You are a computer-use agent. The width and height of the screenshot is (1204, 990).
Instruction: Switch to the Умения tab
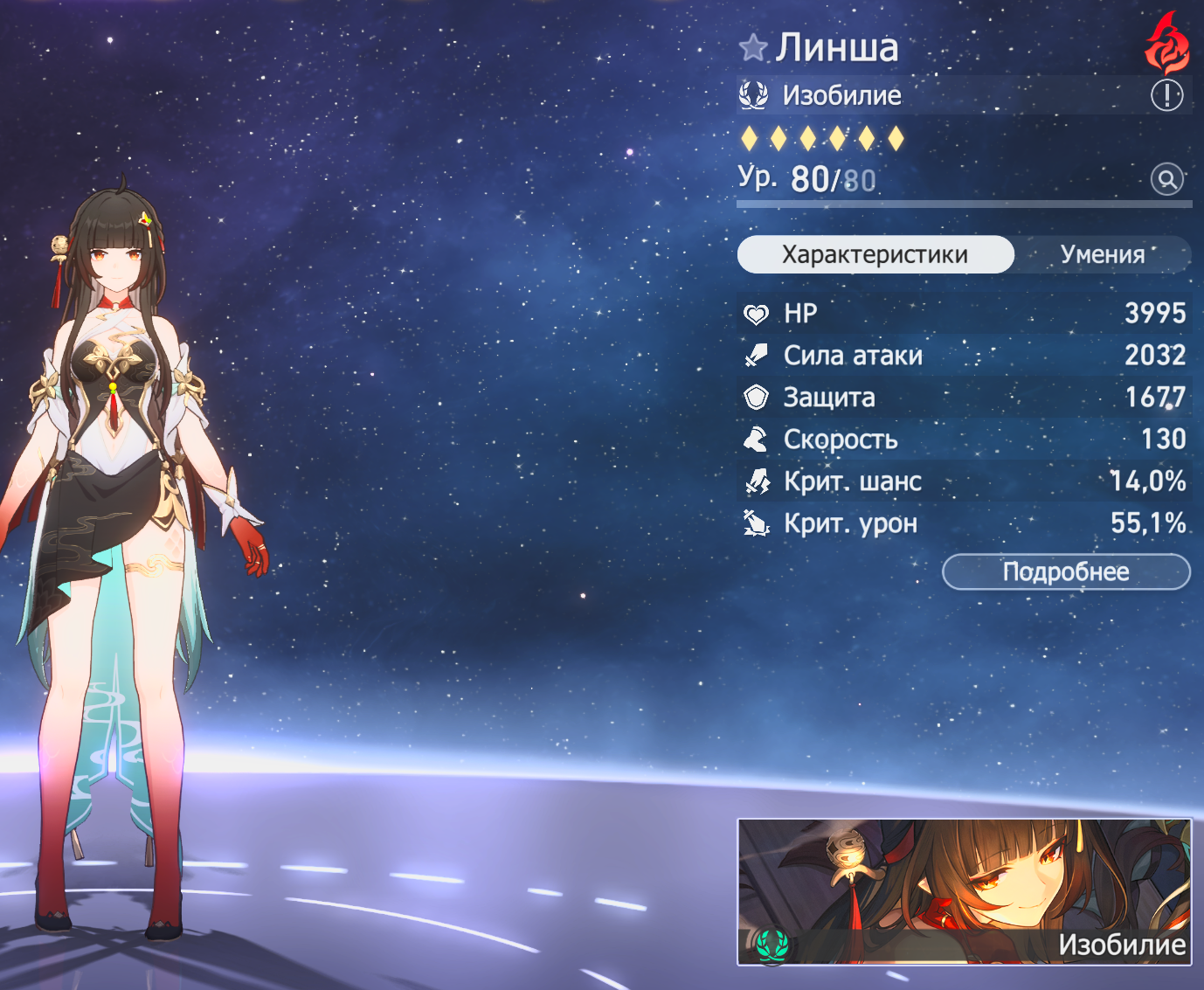pyautogui.click(x=1102, y=254)
